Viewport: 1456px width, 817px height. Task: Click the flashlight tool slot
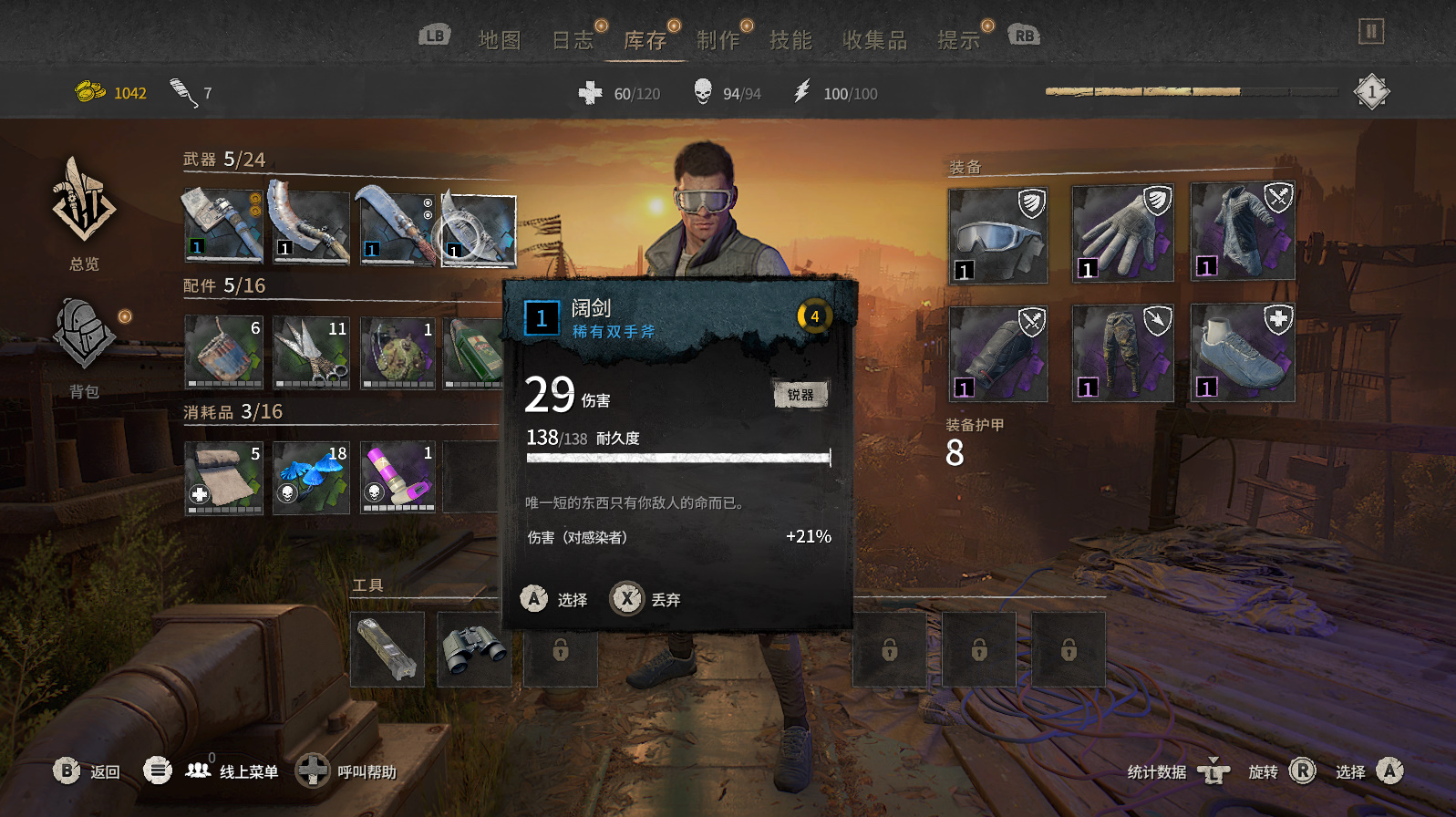pyautogui.click(x=387, y=648)
